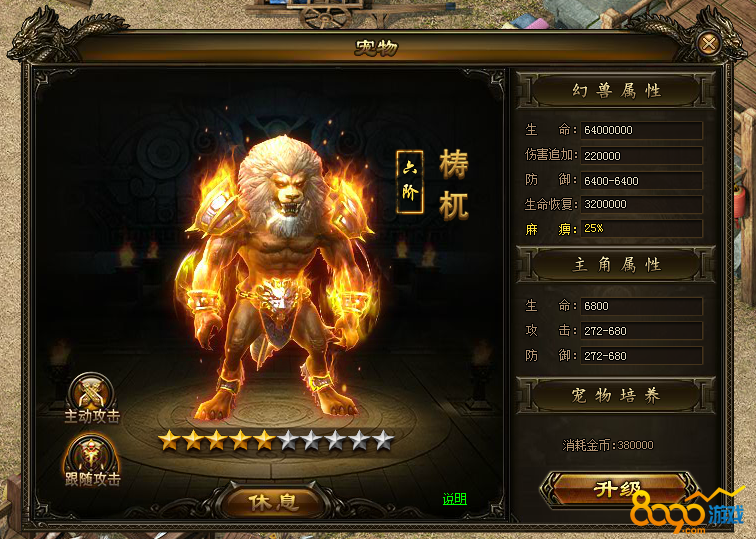Open the green 说明 description link

click(x=455, y=499)
